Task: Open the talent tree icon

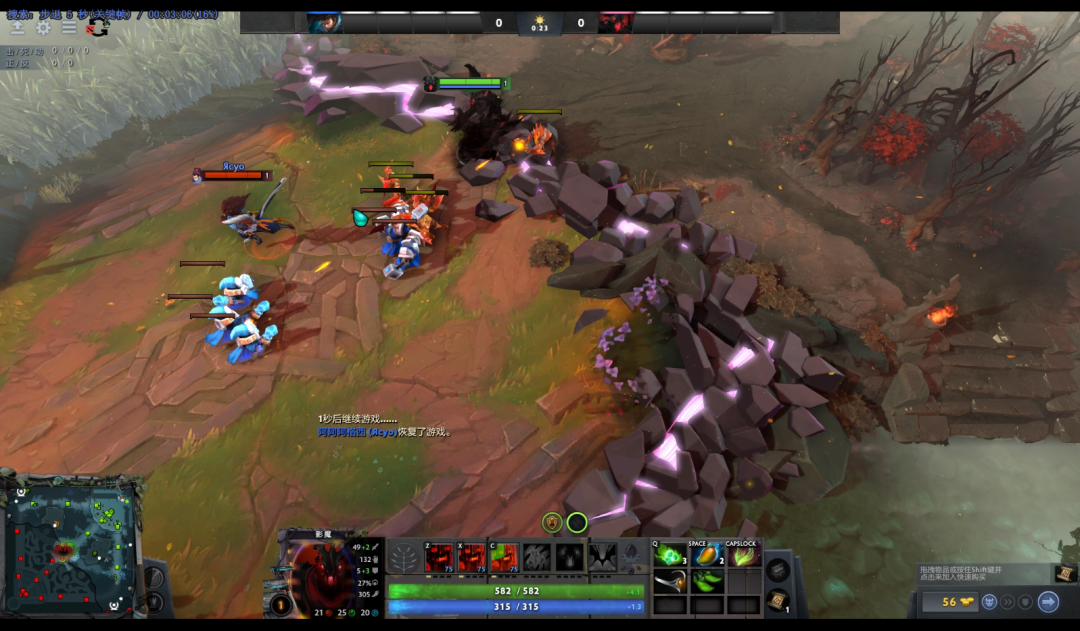Action: point(404,558)
